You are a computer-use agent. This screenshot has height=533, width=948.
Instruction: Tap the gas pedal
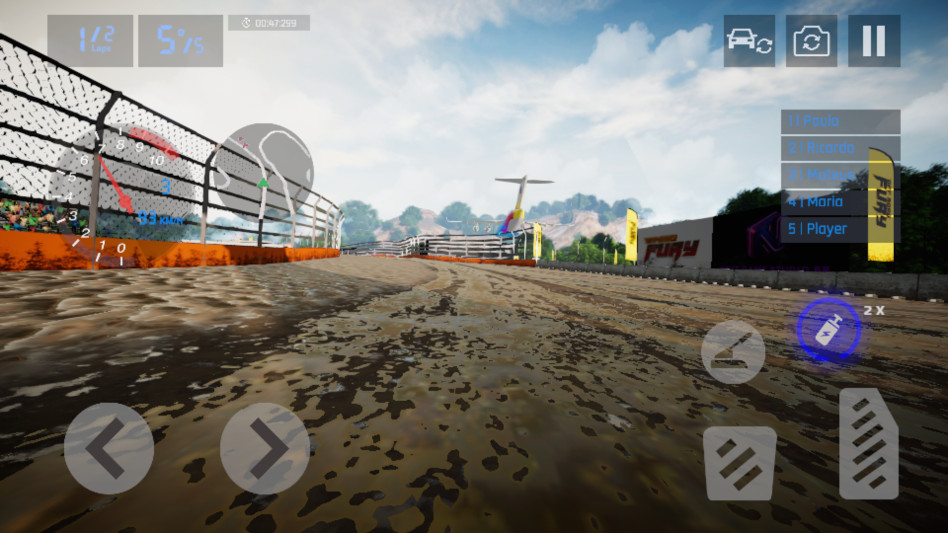click(868, 443)
